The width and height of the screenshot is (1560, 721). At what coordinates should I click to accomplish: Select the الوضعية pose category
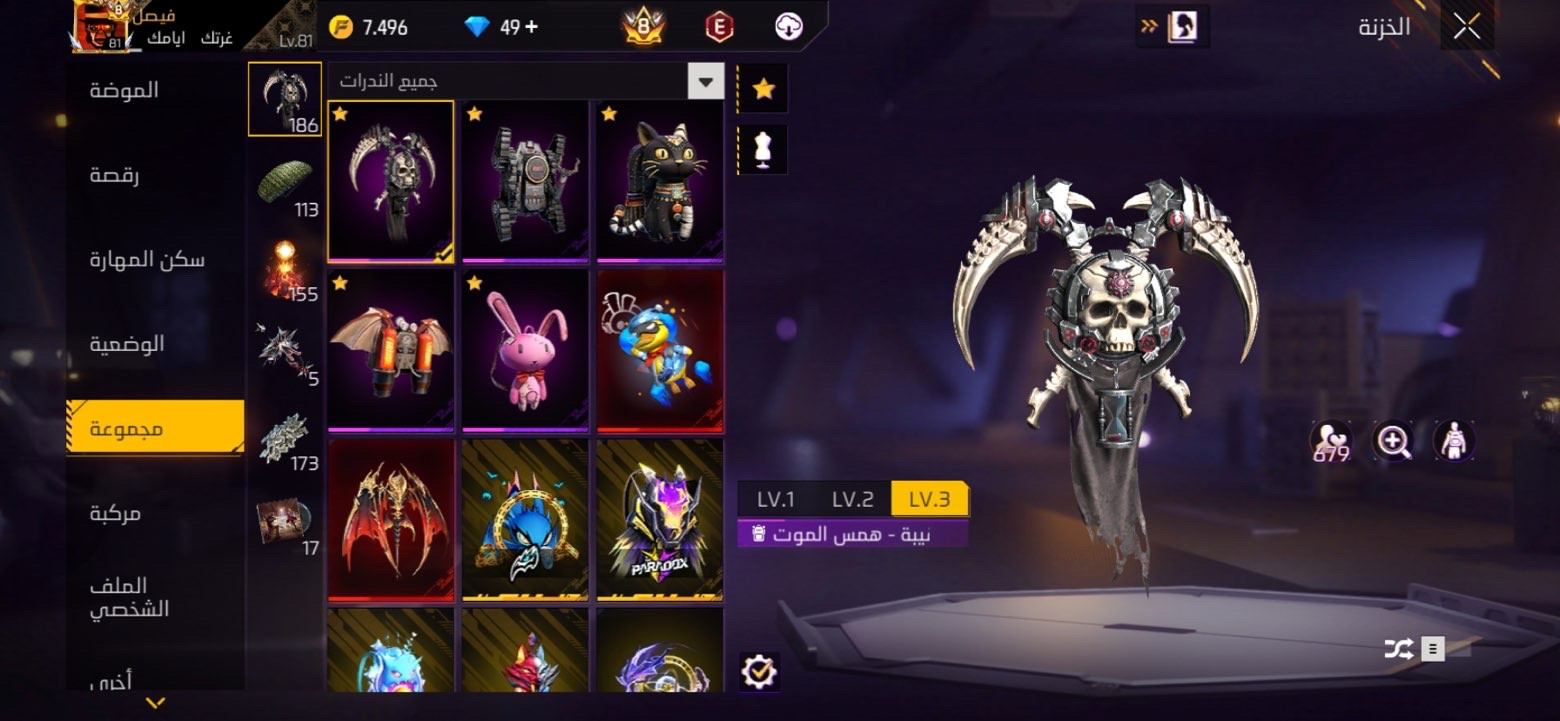tap(127, 344)
